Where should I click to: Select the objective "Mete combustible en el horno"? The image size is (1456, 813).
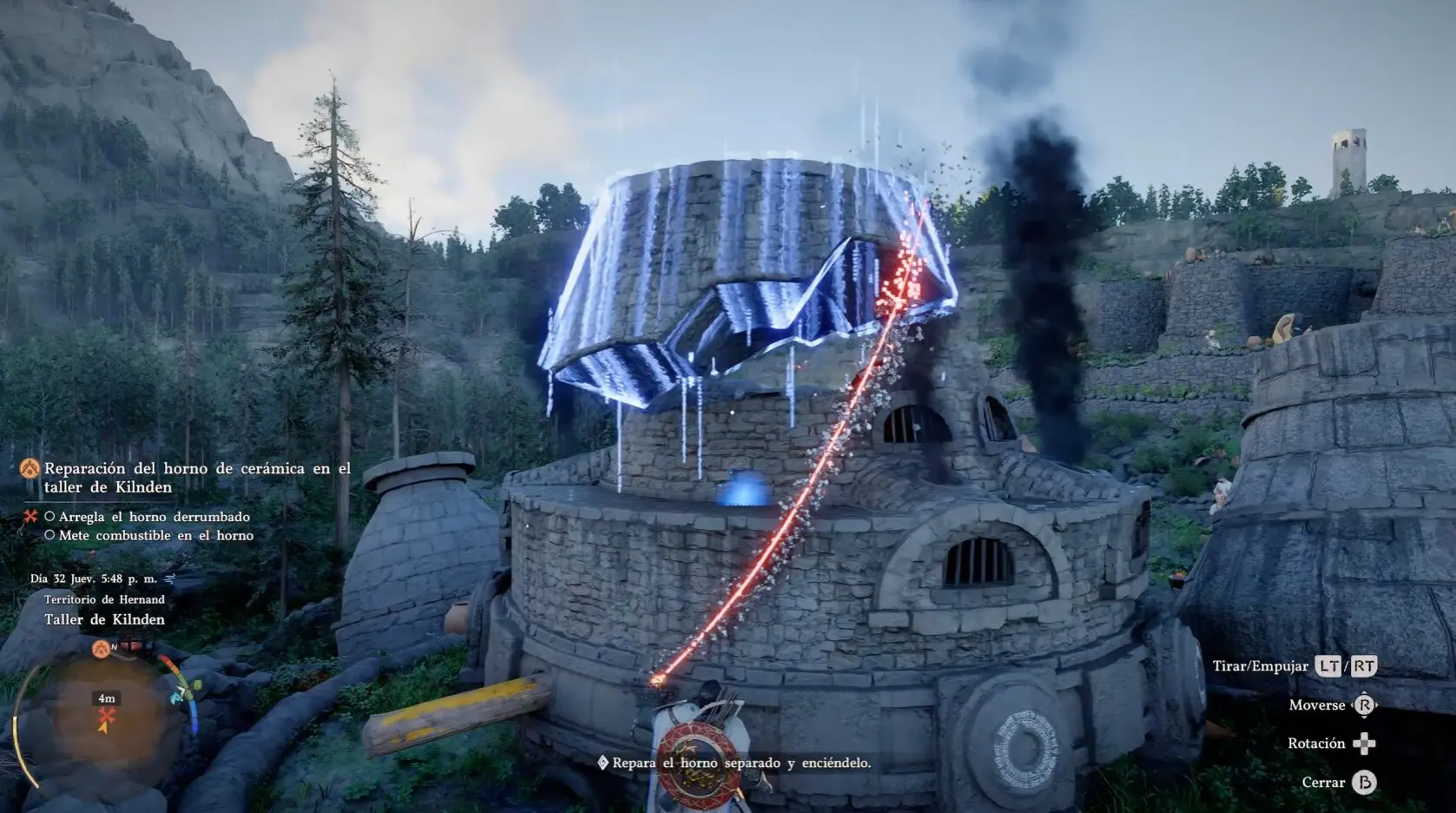pyautogui.click(x=155, y=536)
